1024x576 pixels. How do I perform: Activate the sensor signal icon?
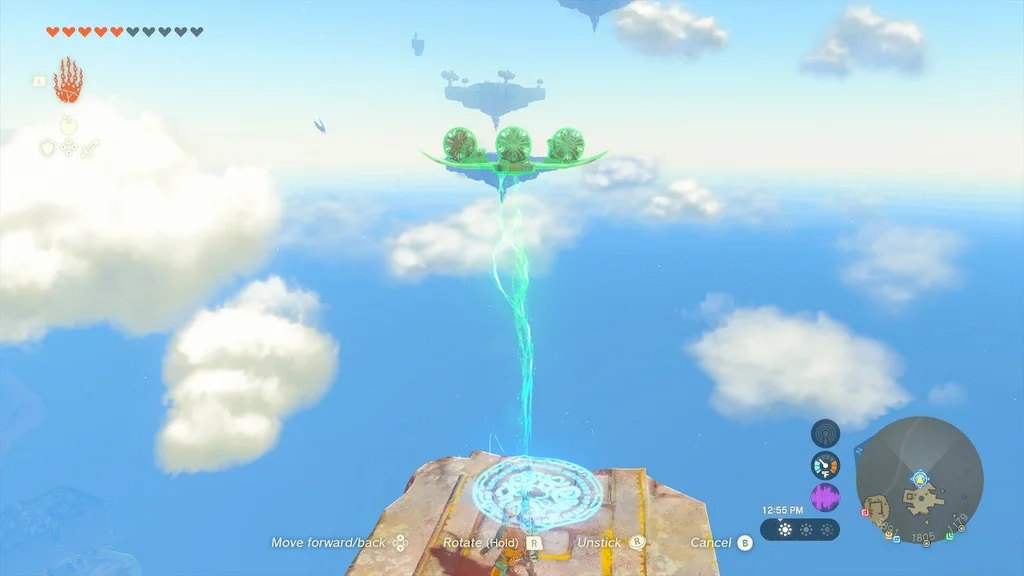(825, 434)
